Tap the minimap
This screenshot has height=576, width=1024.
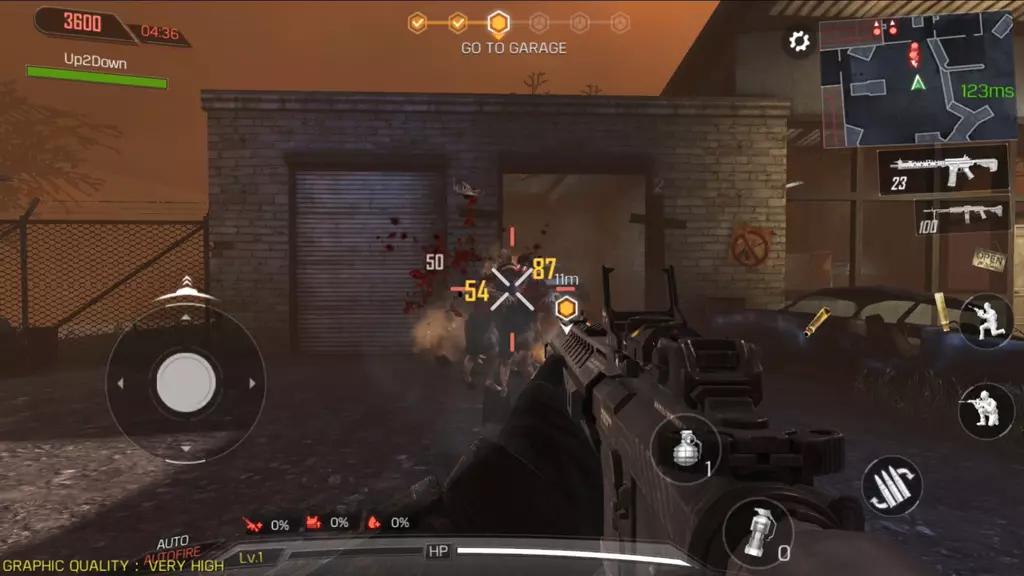(x=916, y=79)
